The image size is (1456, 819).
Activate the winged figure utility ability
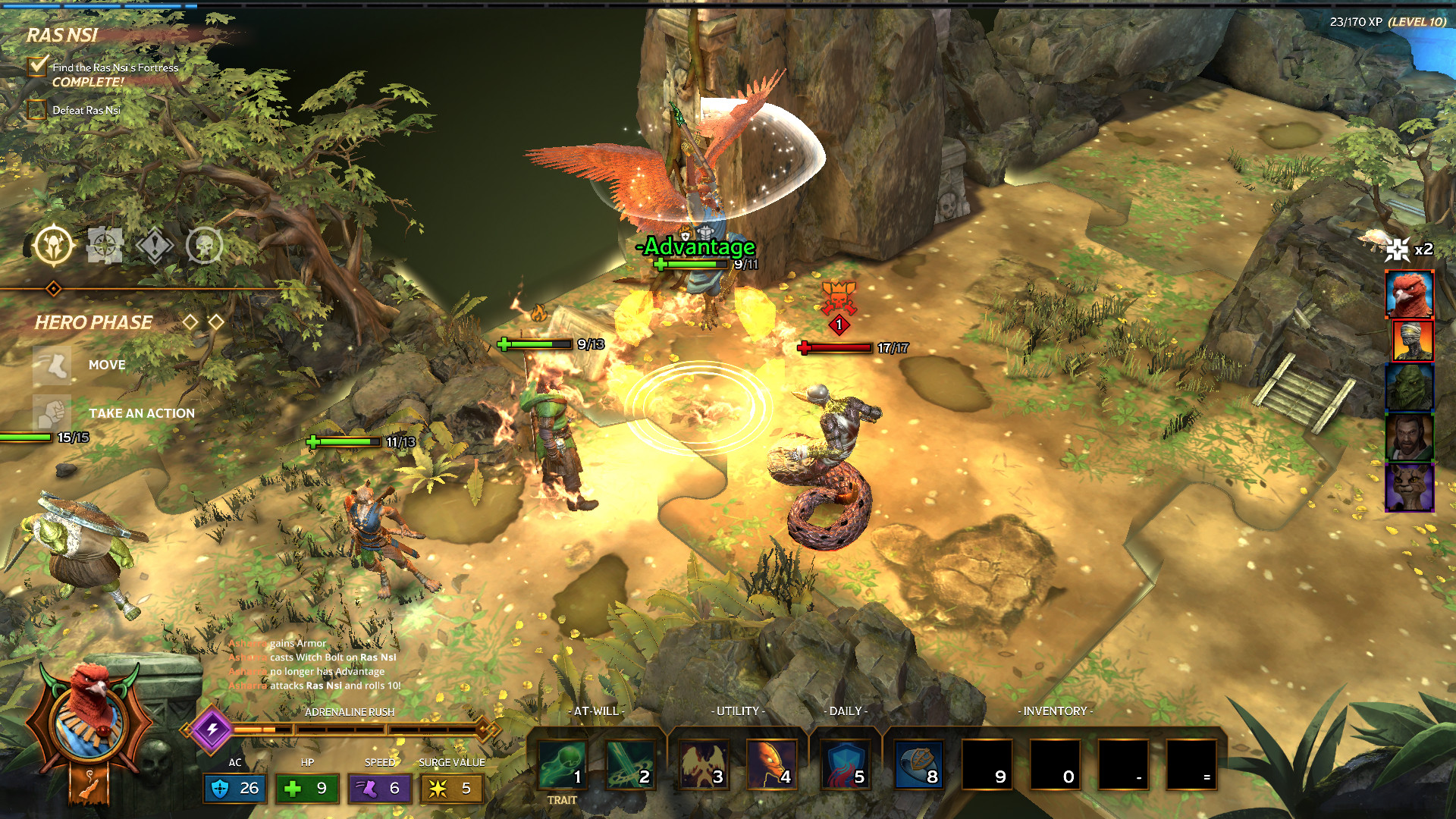[x=703, y=764]
